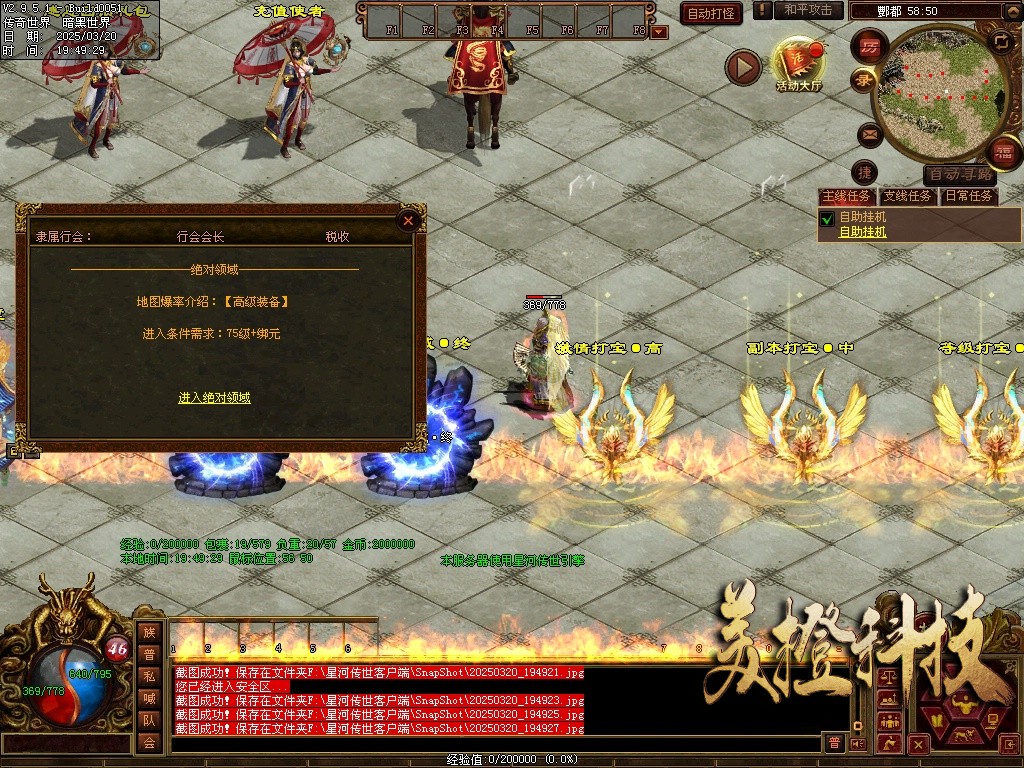Image resolution: width=1024 pixels, height=768 pixels.
Task: Switch to the 日常任务 tab
Action: point(969,196)
